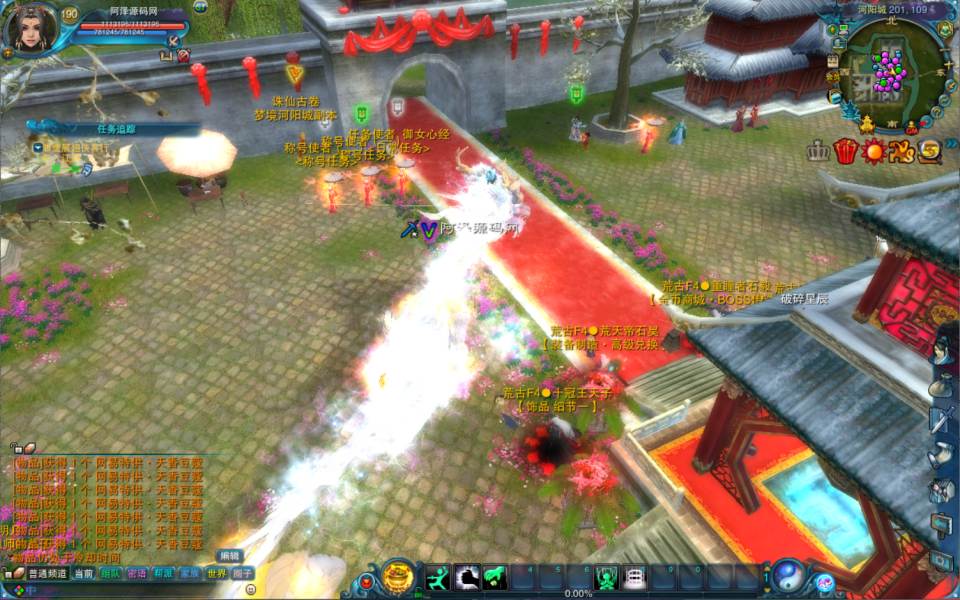Open the red gift box icon
This screenshot has width=960, height=600.
pyautogui.click(x=846, y=152)
